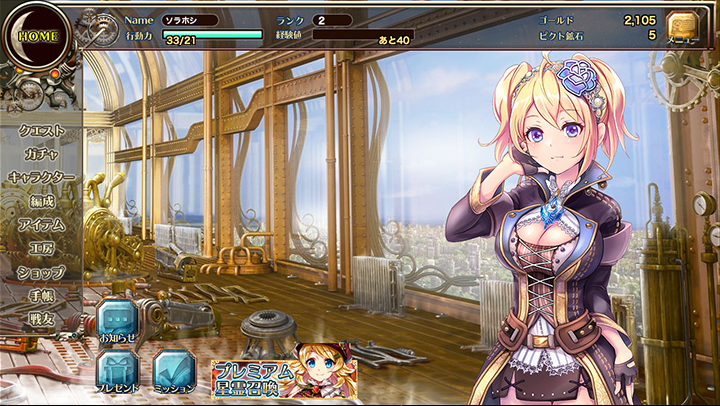Show the 戦友 (Comrades) list

(42, 319)
